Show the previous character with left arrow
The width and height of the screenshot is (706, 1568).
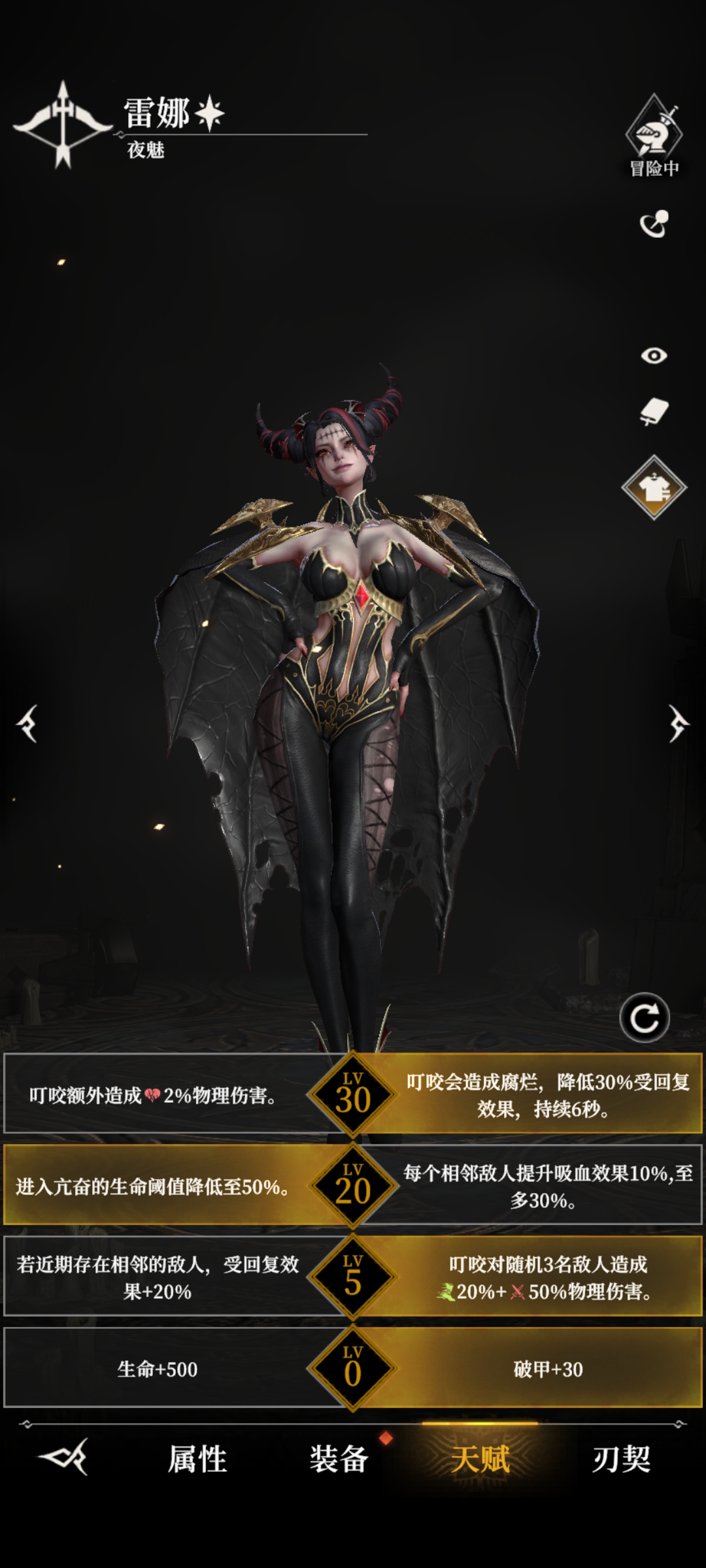tap(27, 723)
